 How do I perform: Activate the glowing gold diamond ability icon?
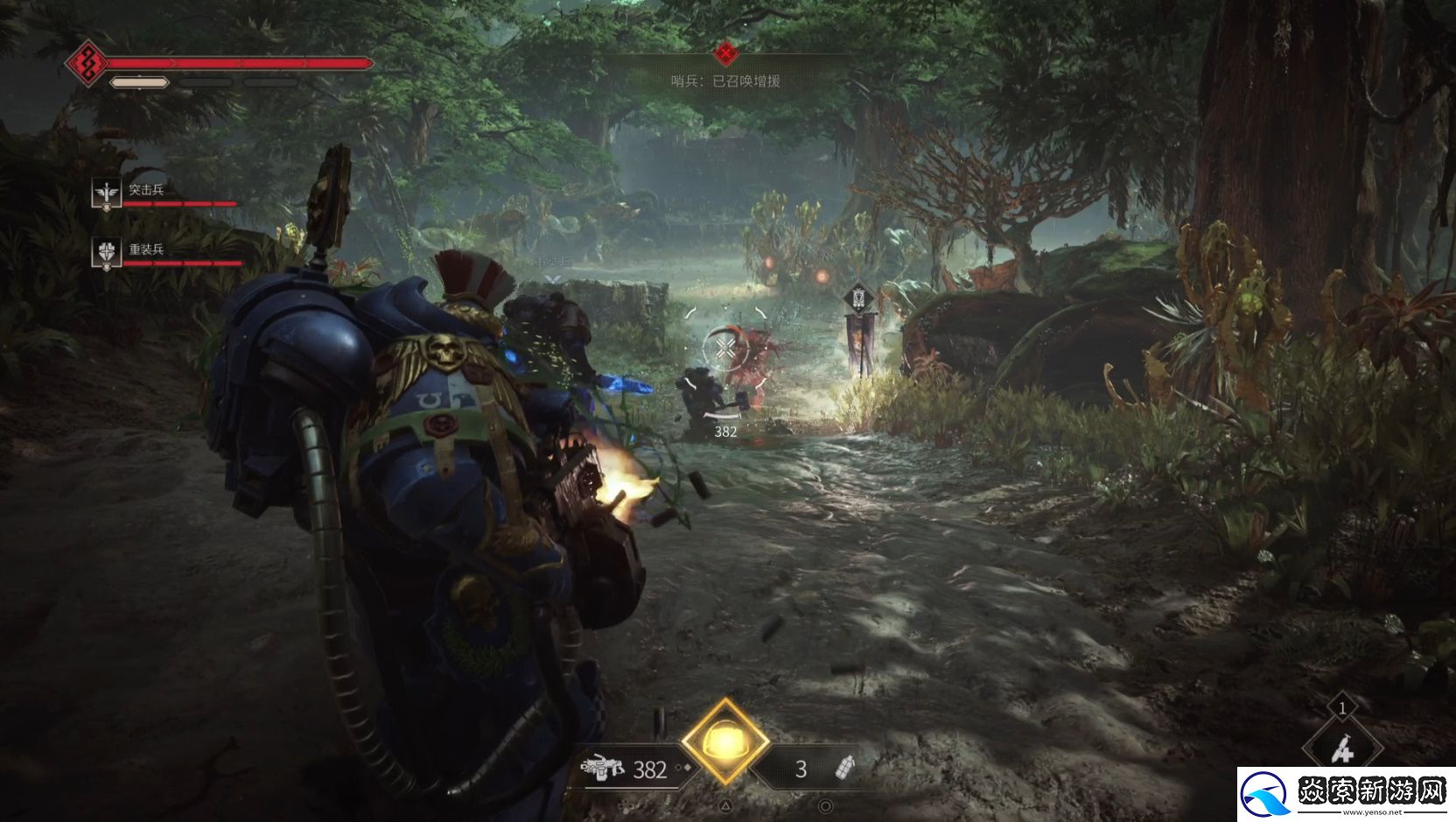click(724, 742)
